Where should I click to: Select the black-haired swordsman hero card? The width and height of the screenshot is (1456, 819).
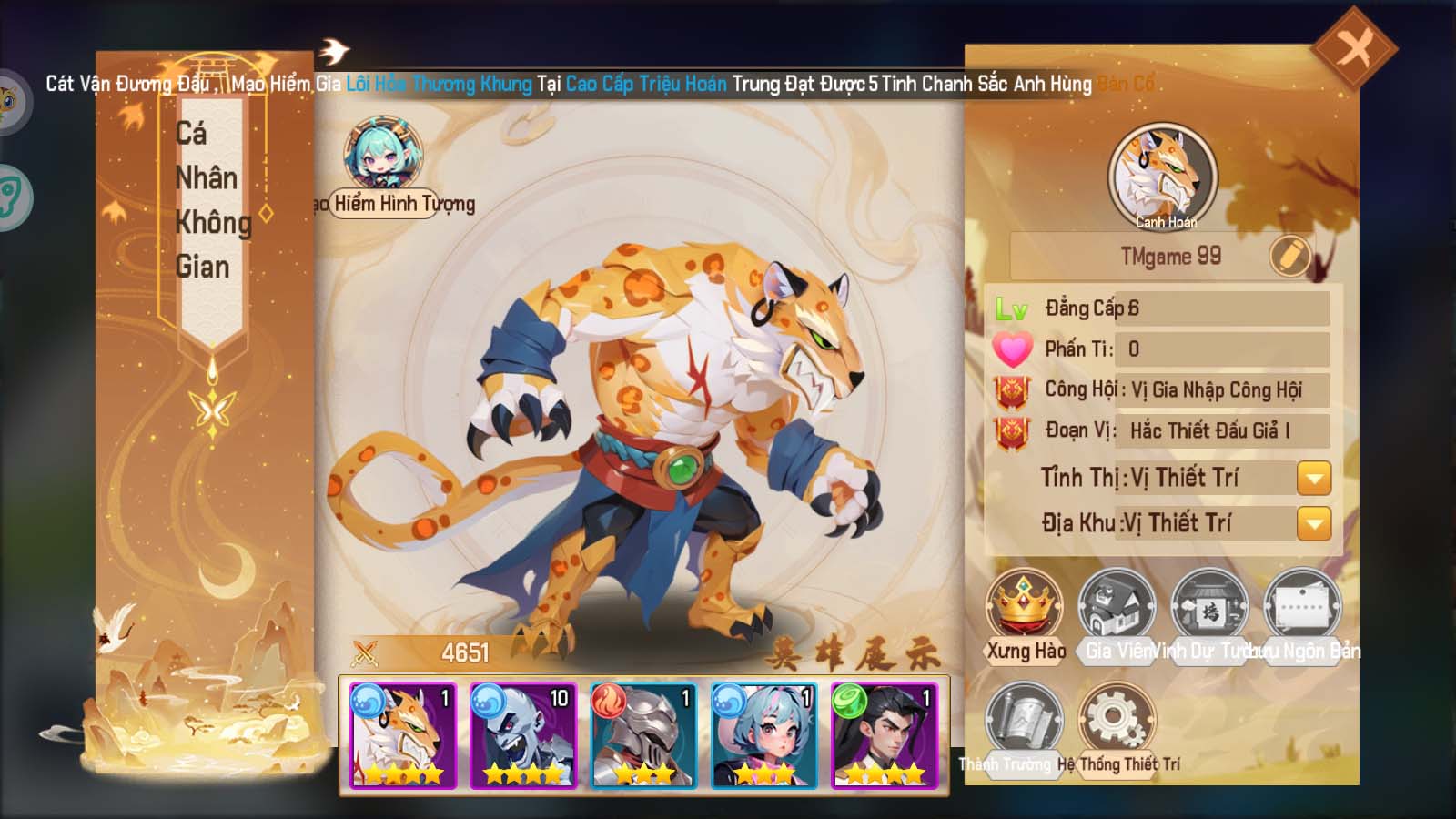point(884,735)
